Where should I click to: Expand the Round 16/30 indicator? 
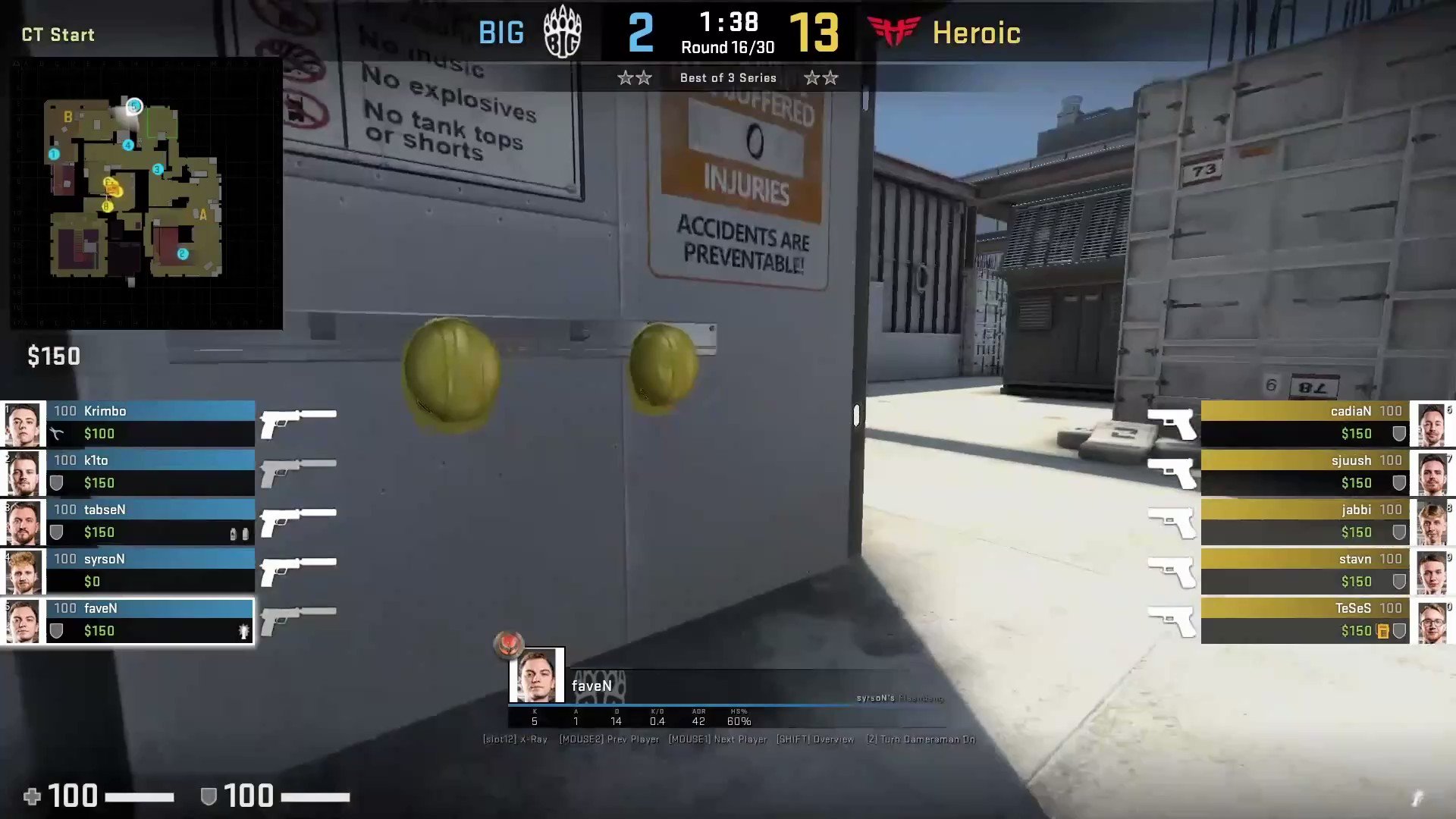(x=726, y=47)
